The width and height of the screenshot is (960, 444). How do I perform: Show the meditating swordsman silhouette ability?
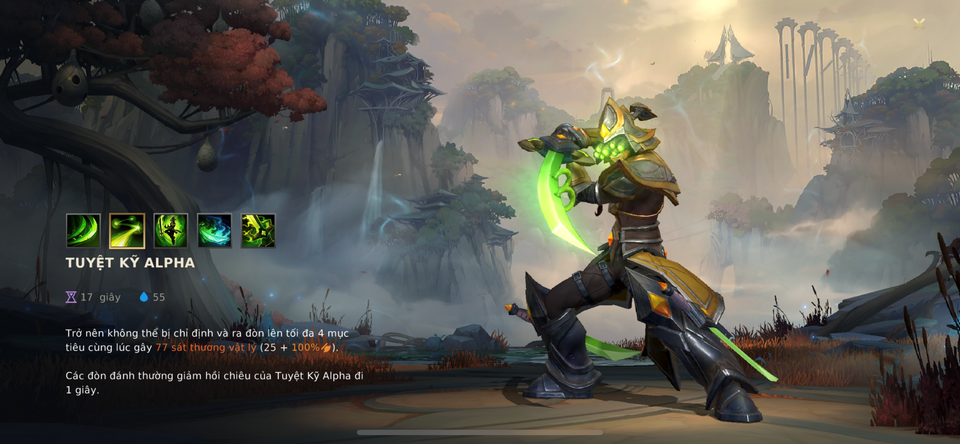[171, 231]
